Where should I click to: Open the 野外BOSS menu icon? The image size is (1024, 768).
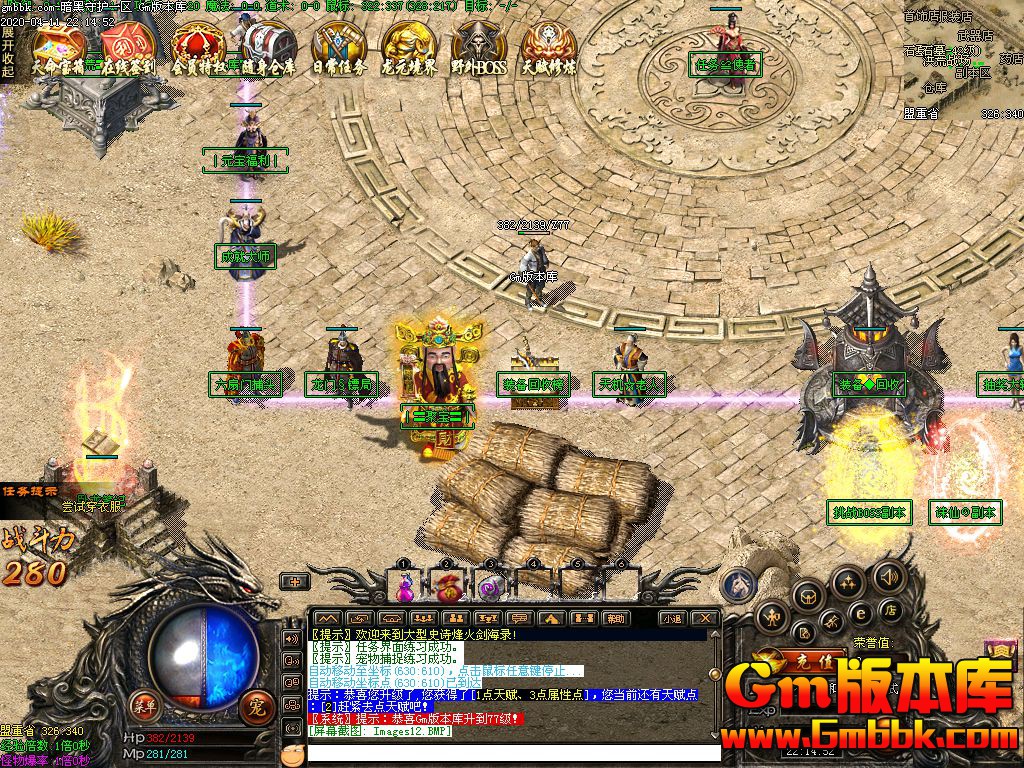point(479,48)
